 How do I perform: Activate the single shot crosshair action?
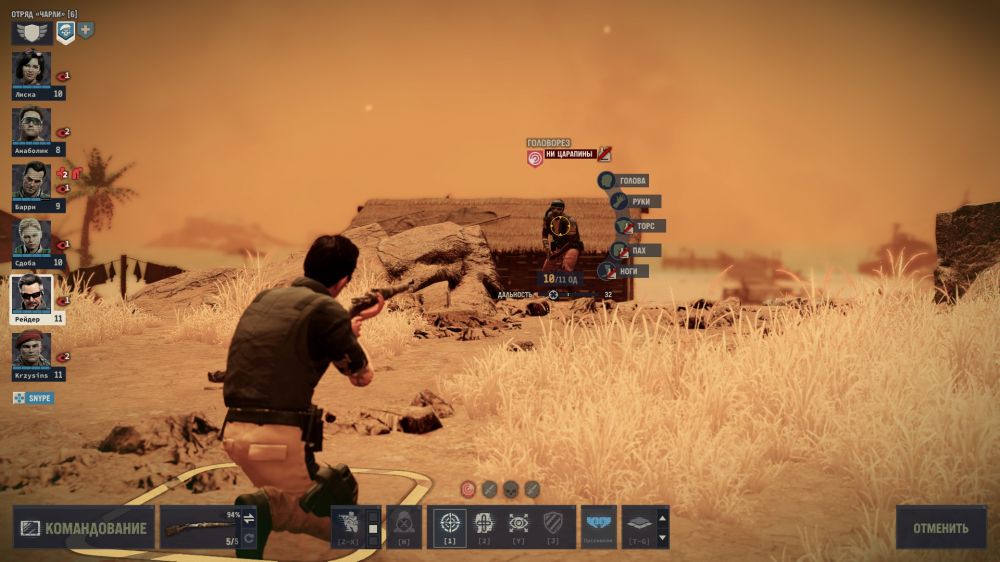tap(450, 523)
